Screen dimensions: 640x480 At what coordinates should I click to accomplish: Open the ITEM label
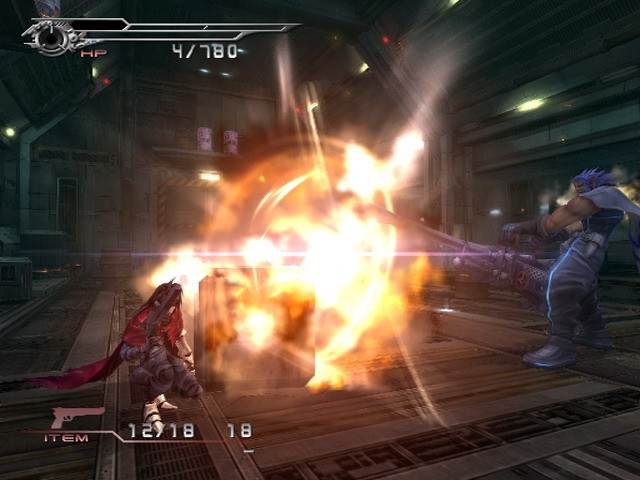tap(66, 437)
